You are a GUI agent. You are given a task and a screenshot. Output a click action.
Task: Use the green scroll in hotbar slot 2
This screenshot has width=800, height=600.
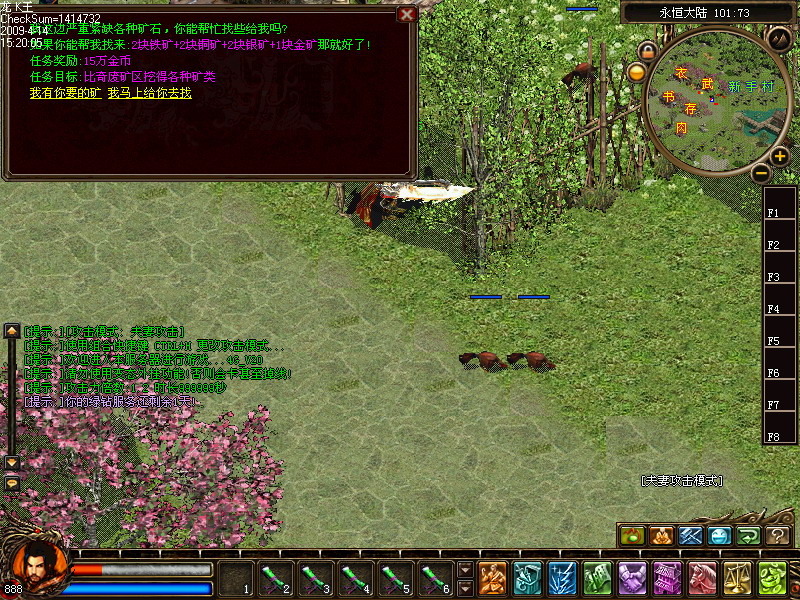pyautogui.click(x=275, y=578)
